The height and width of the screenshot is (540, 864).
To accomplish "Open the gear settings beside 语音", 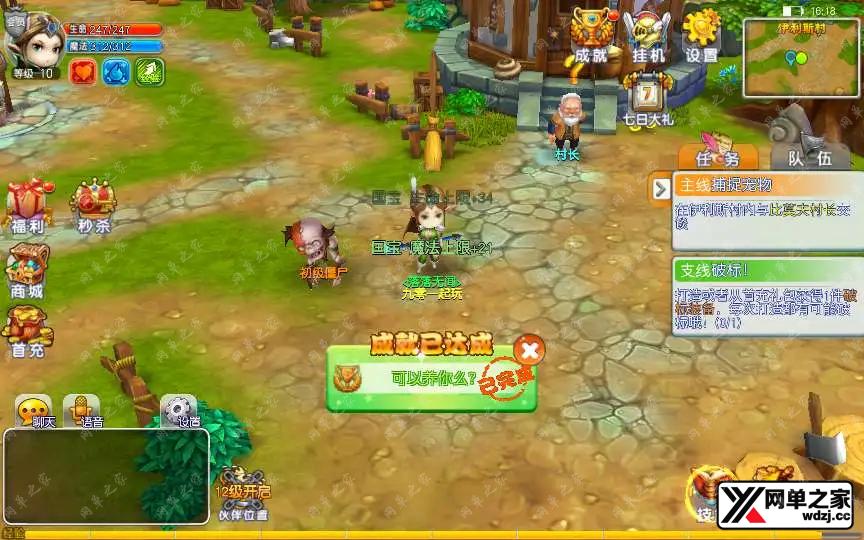I will (x=179, y=411).
